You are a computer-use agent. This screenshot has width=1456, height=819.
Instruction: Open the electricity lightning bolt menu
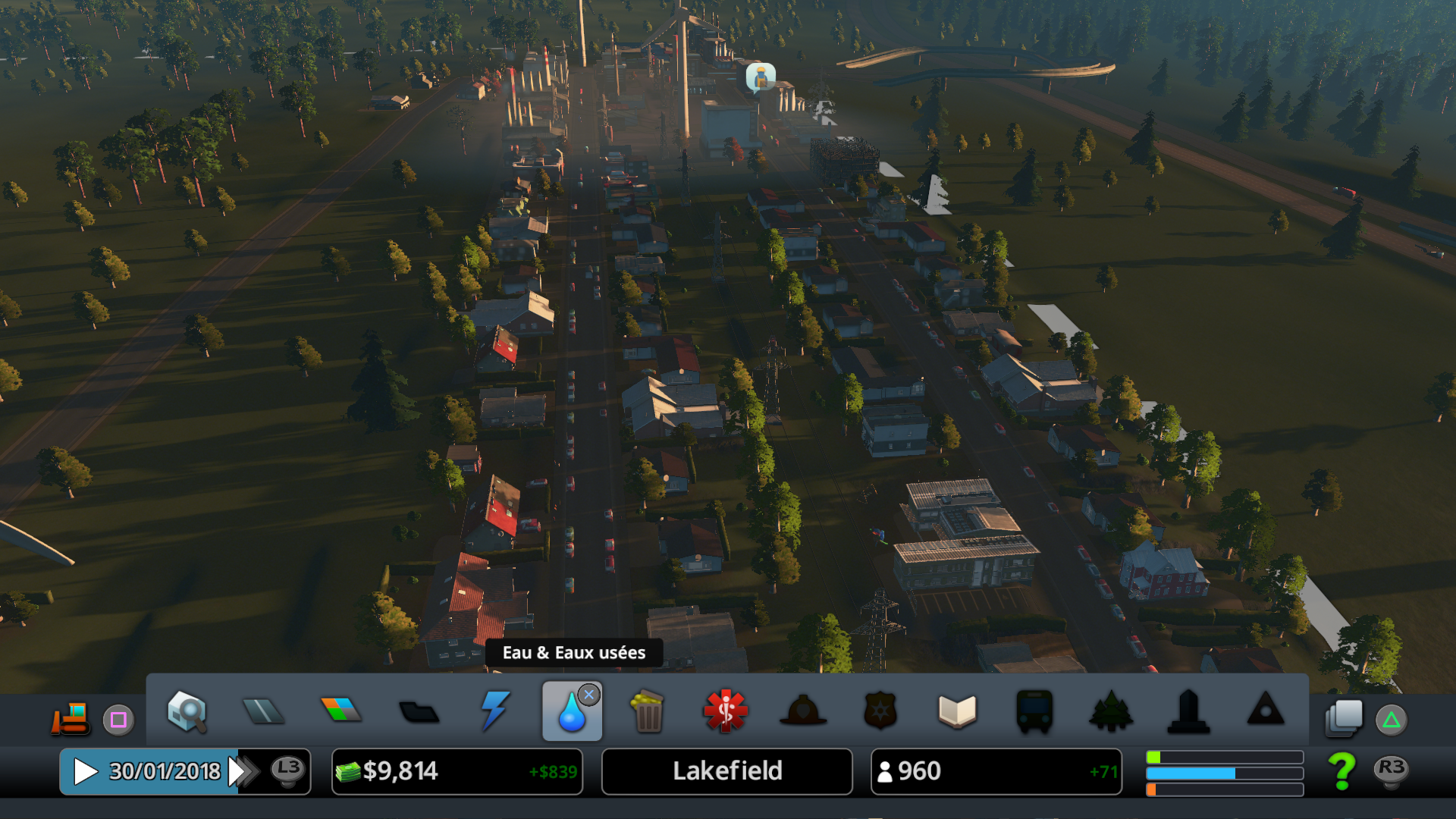coord(495,711)
